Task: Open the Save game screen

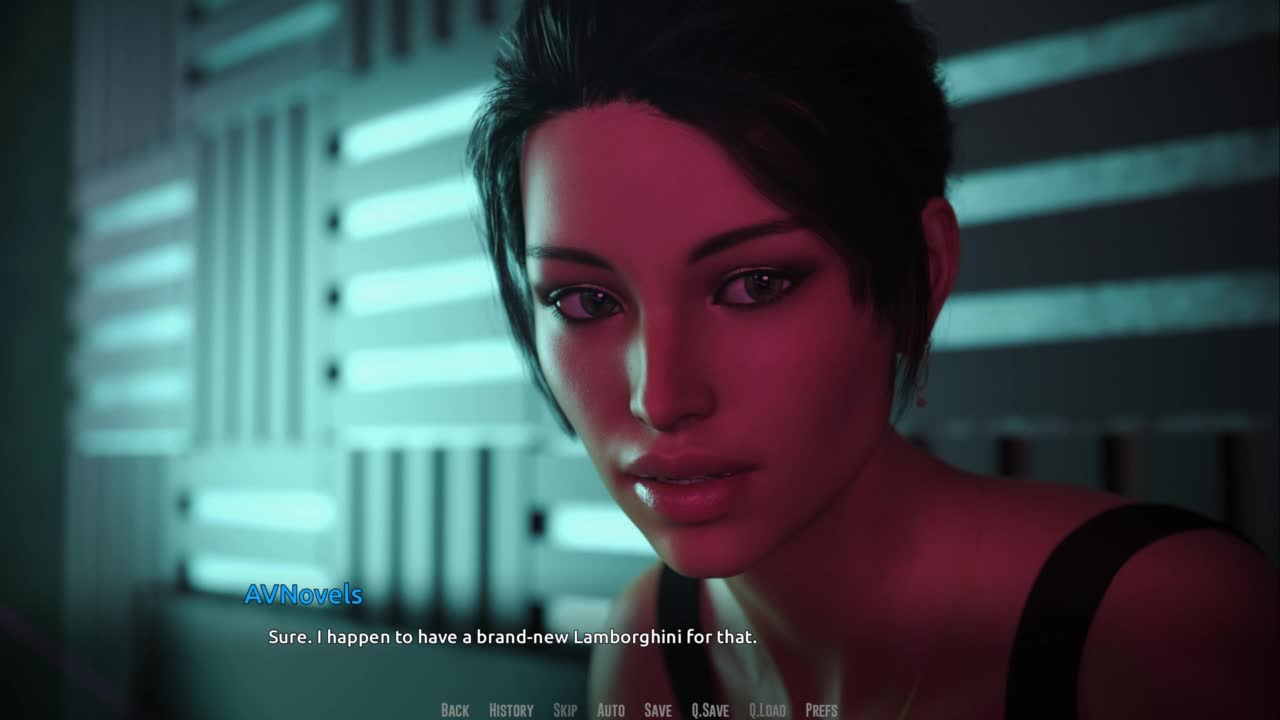Action: (658, 710)
